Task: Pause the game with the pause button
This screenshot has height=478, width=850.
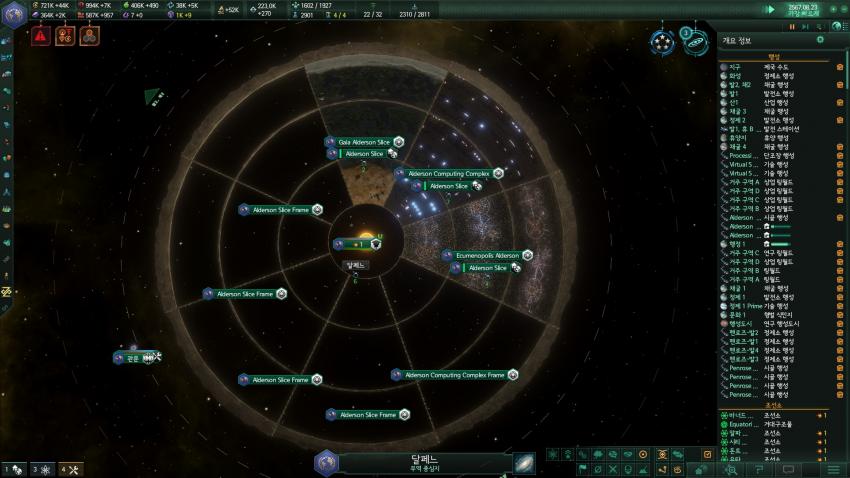Action: (x=791, y=26)
